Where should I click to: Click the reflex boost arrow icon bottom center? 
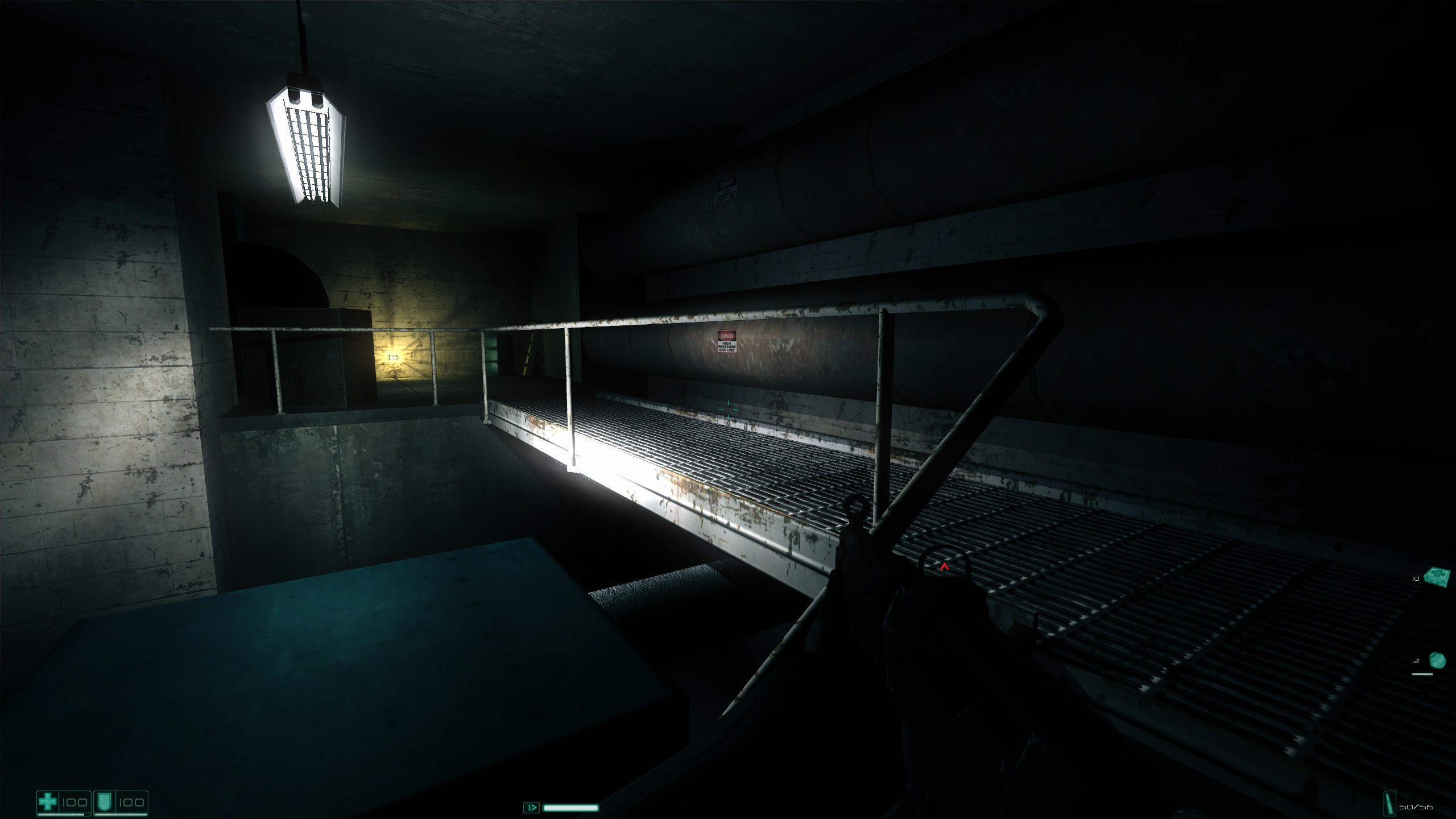pos(532,808)
